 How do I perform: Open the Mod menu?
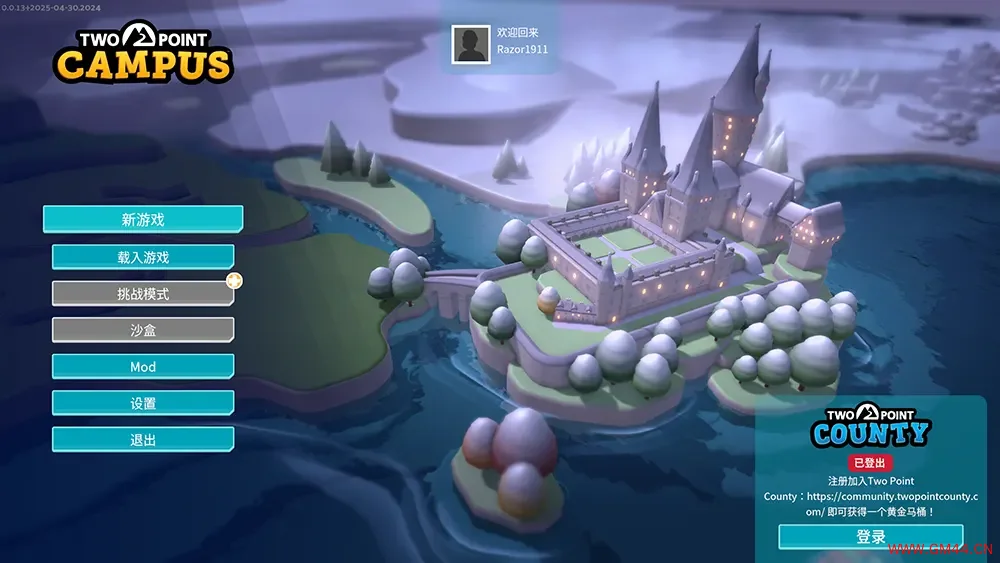click(143, 367)
